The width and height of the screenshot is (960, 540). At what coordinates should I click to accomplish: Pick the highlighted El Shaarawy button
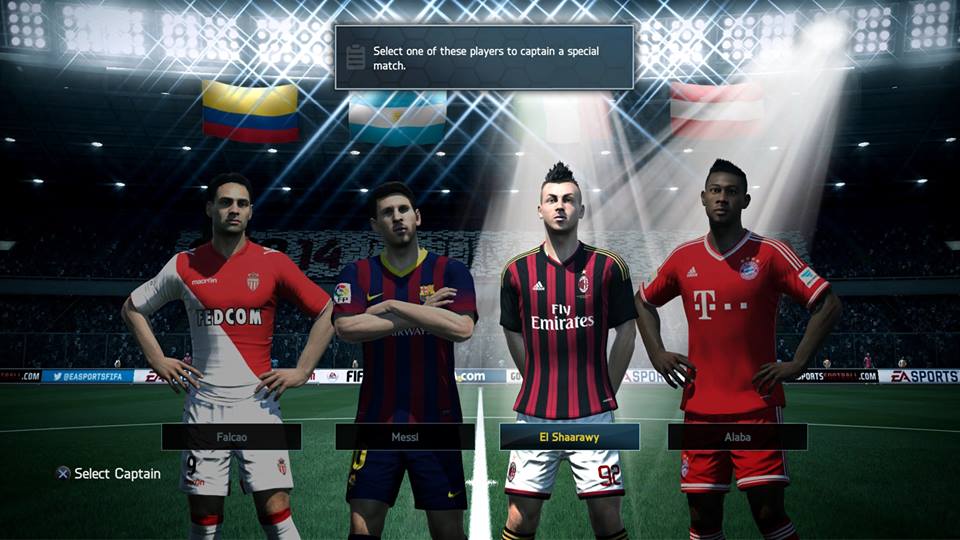[x=569, y=437]
